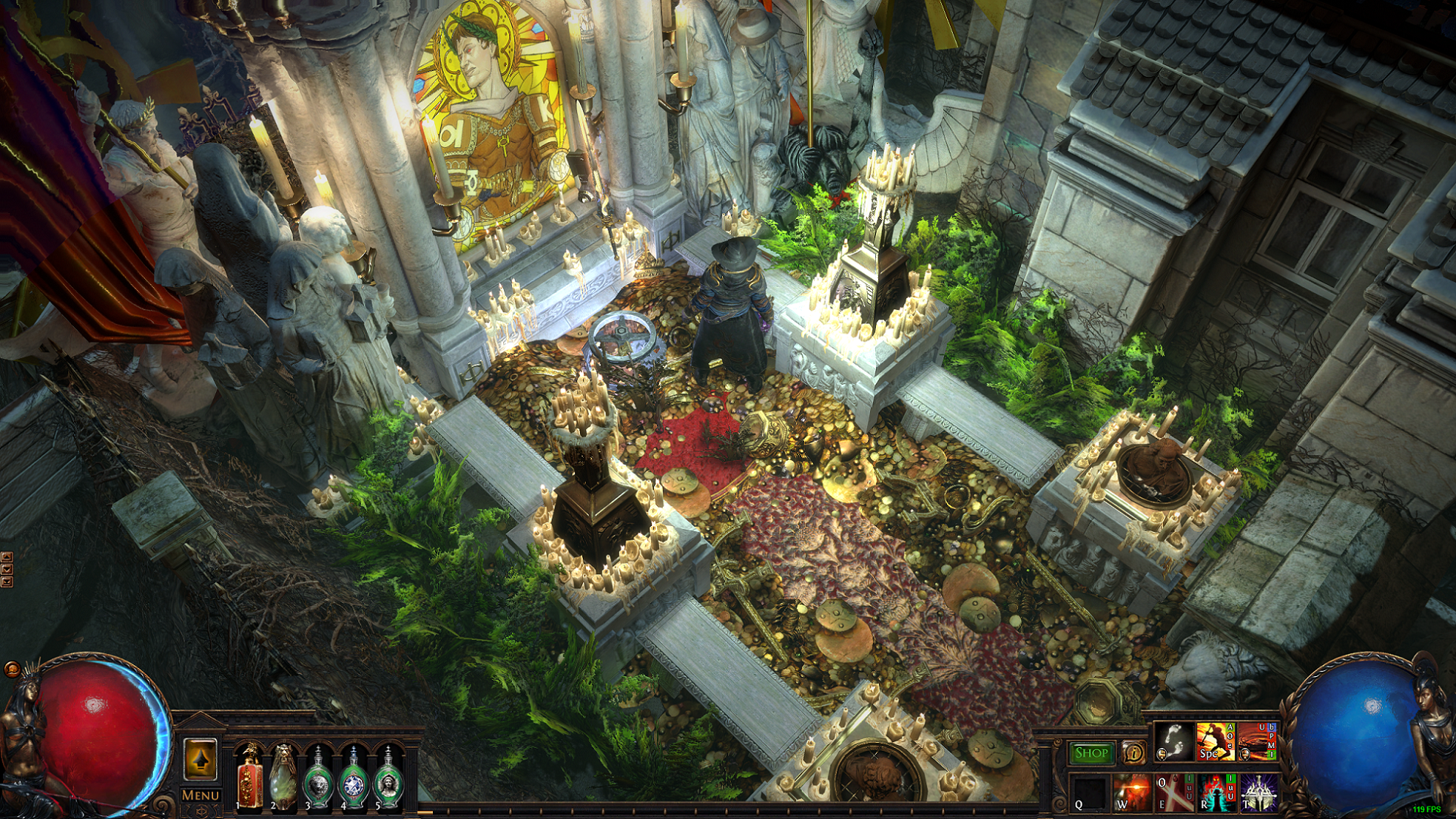Drink the green lion-emblem flask in slot 3
The image size is (1456, 819).
pyautogui.click(x=319, y=779)
